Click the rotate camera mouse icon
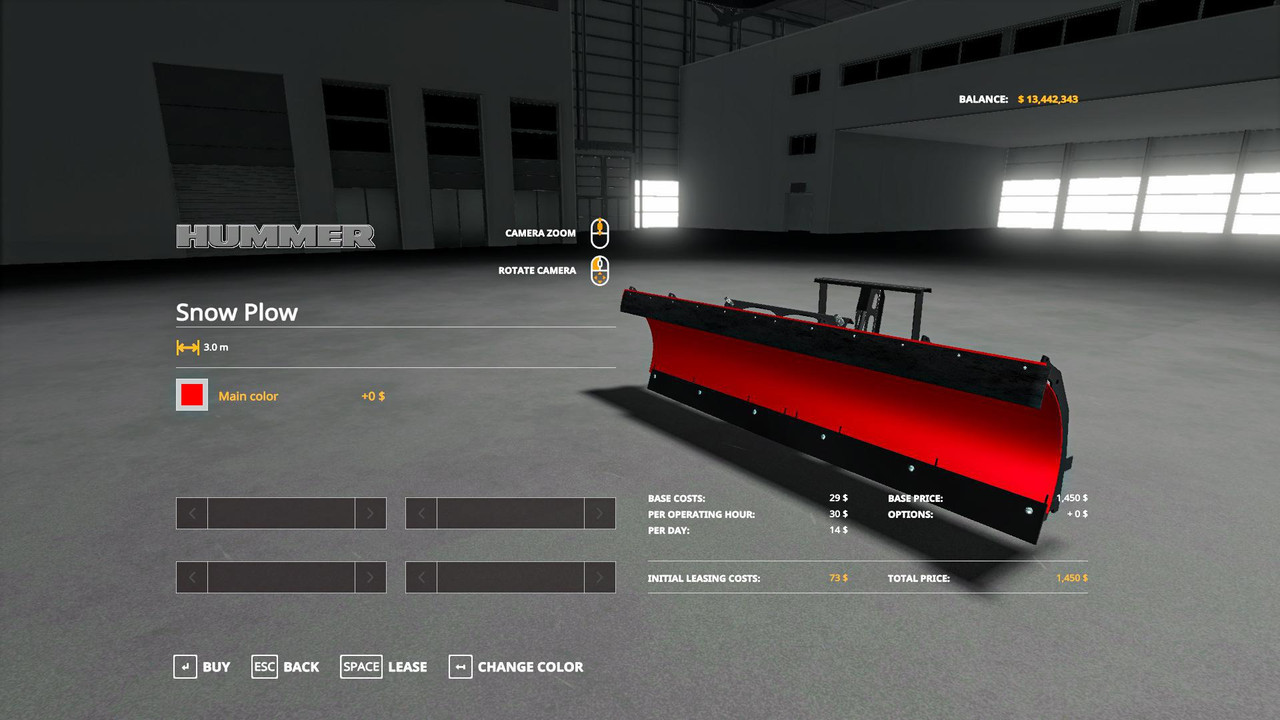1280x720 pixels. pyautogui.click(x=599, y=270)
